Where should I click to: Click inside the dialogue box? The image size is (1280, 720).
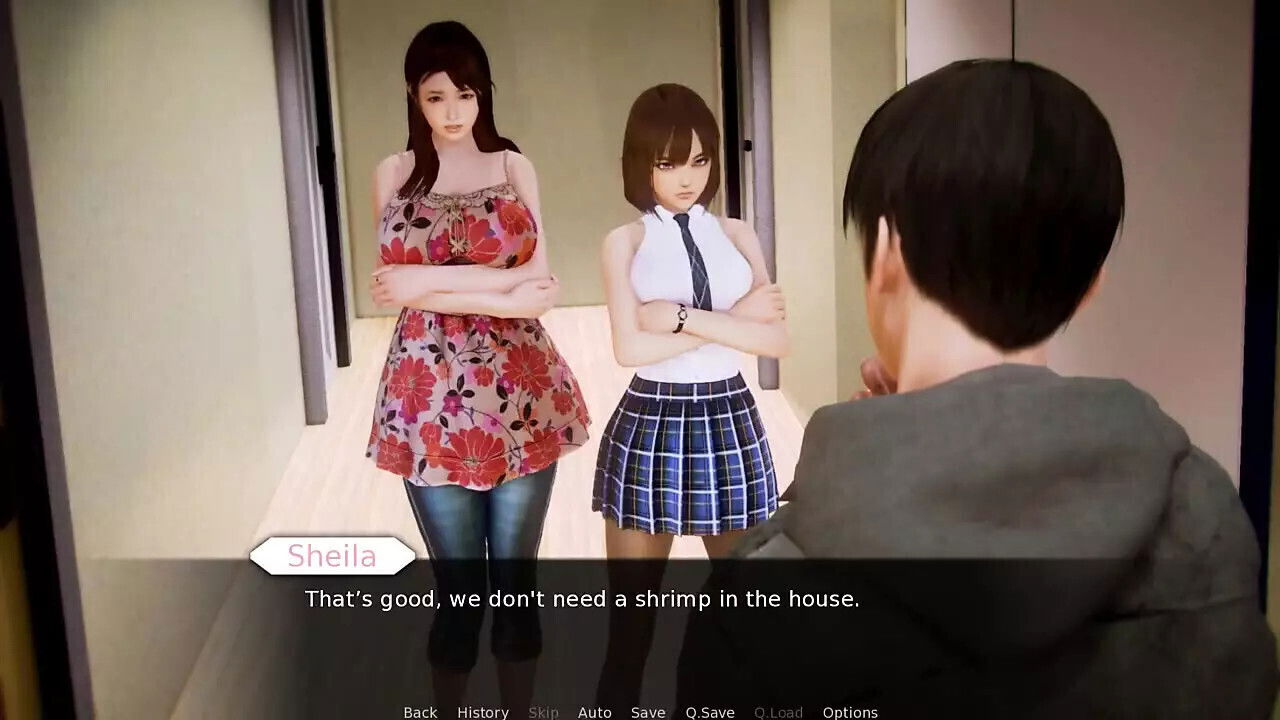coord(640,620)
